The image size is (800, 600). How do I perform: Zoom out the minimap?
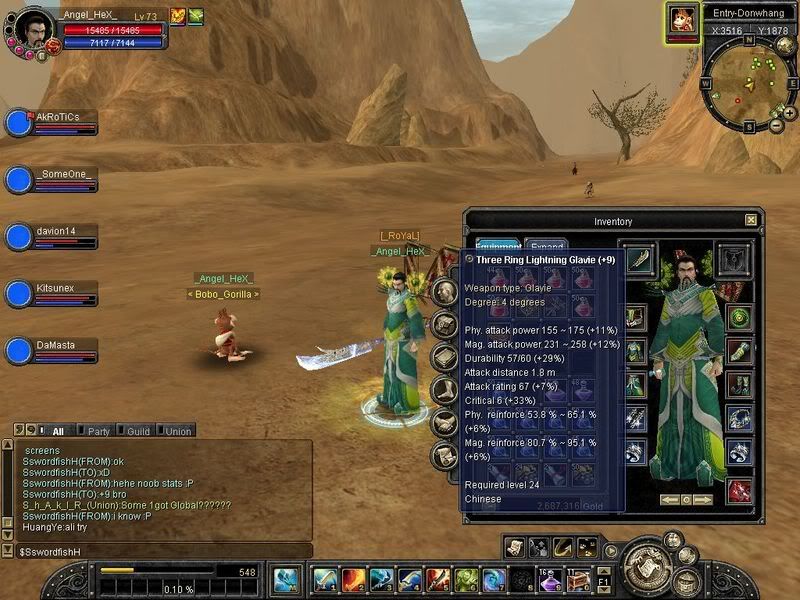776,126
